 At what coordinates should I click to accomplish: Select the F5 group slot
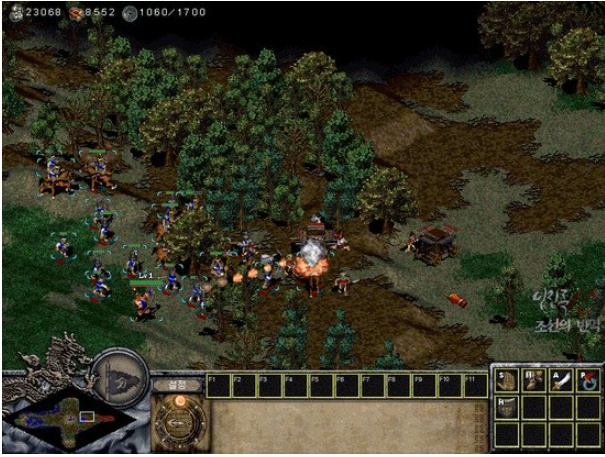(322, 383)
